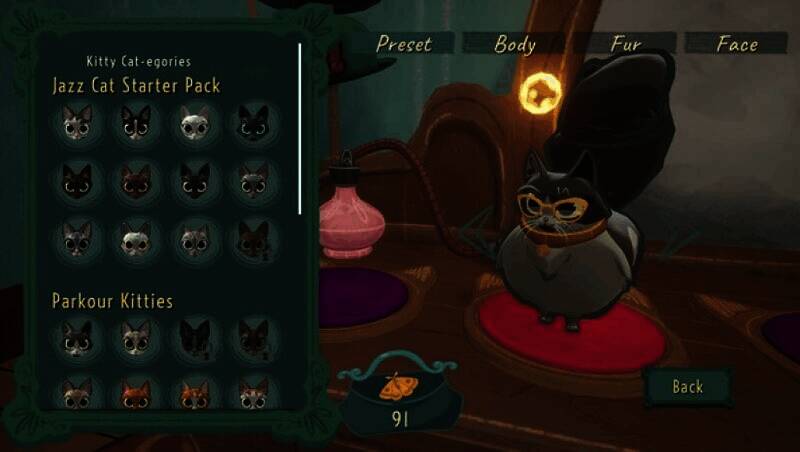The width and height of the screenshot is (800, 452).
Task: Click the white scrollbar beside the cat list
Action: pos(300,128)
